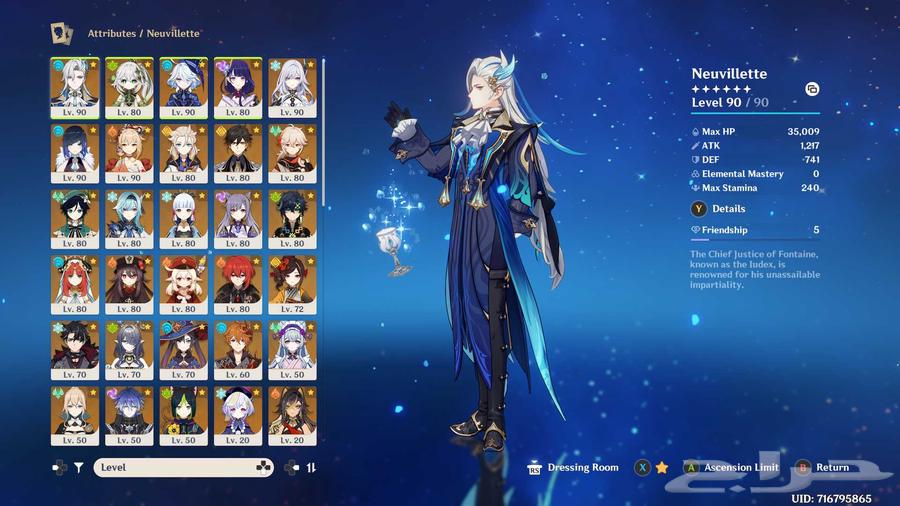Select the Neuvillette portrait tile
Viewport: 900px width, 506px height.
[74, 87]
